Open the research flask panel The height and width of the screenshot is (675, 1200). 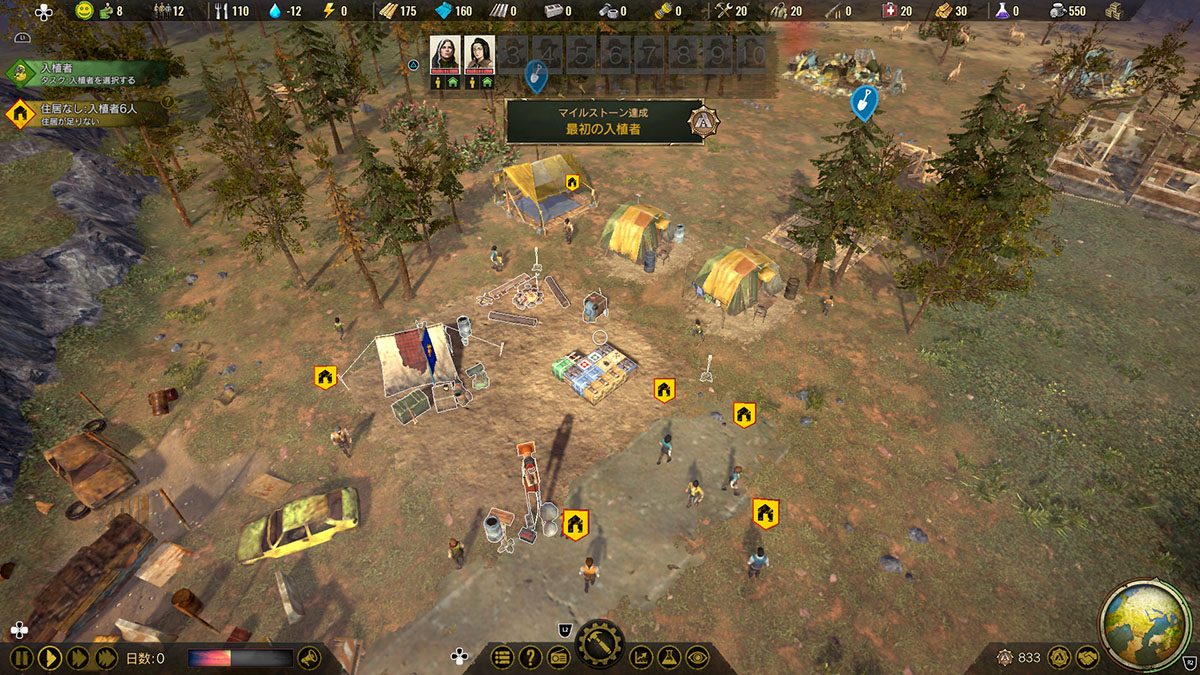[669, 658]
